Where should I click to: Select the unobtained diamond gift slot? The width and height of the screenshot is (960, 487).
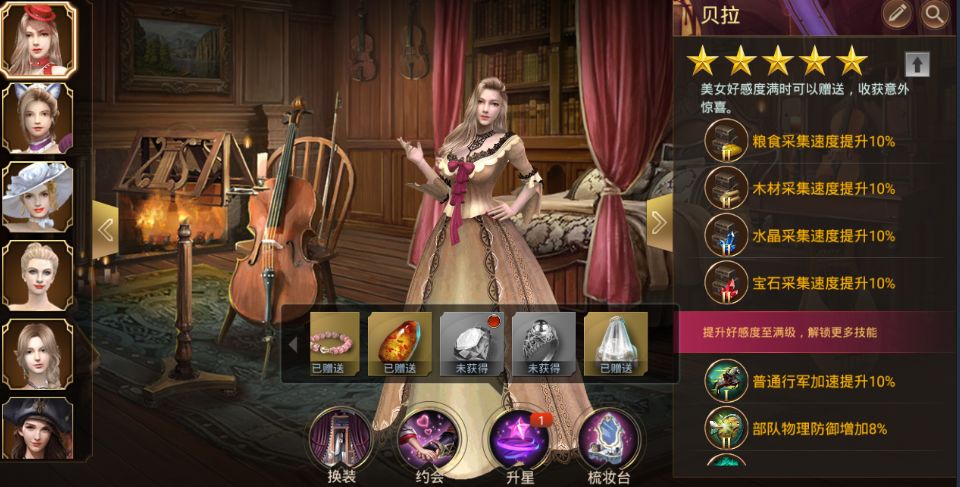click(472, 340)
